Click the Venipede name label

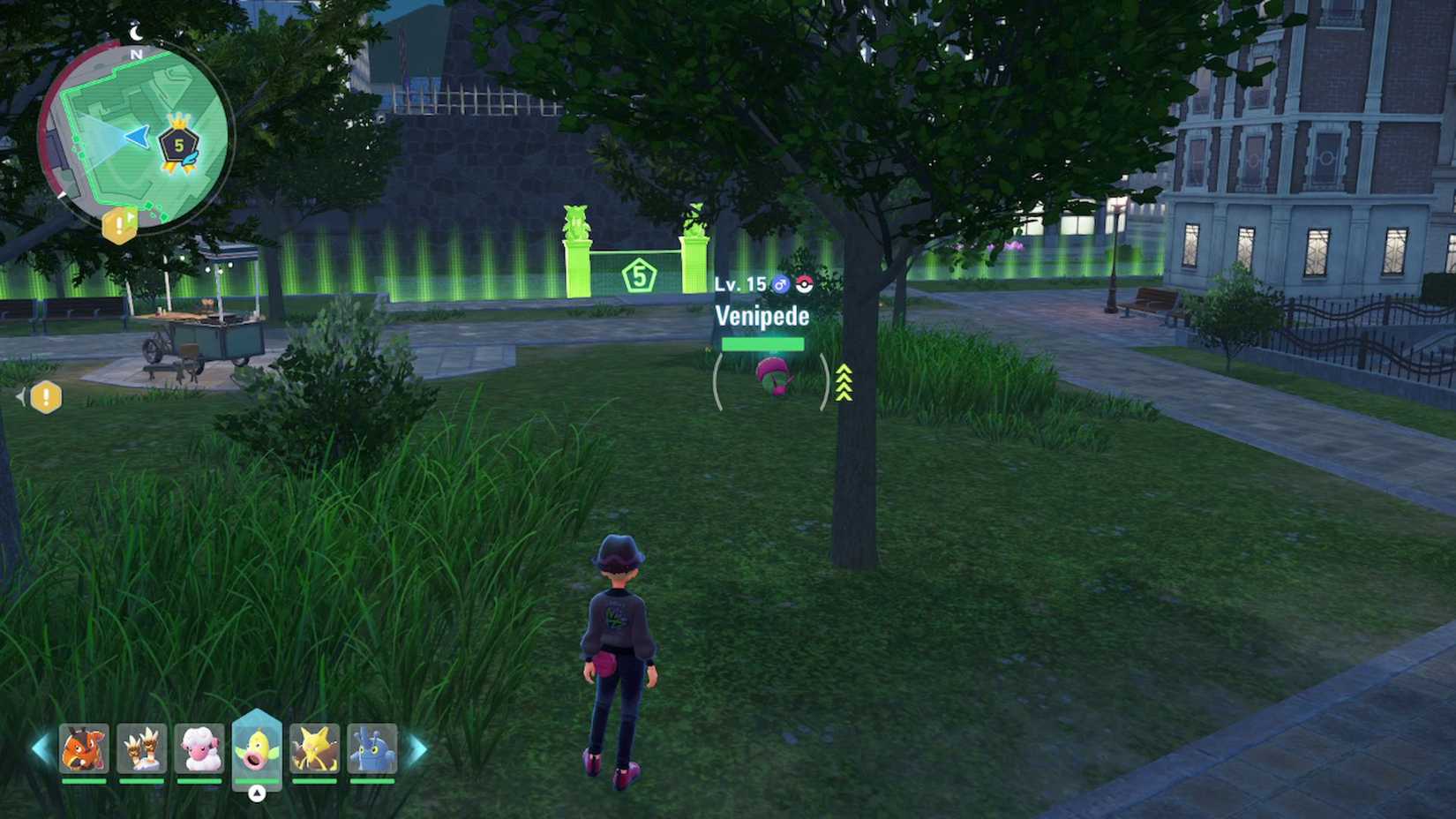pyautogui.click(x=762, y=315)
